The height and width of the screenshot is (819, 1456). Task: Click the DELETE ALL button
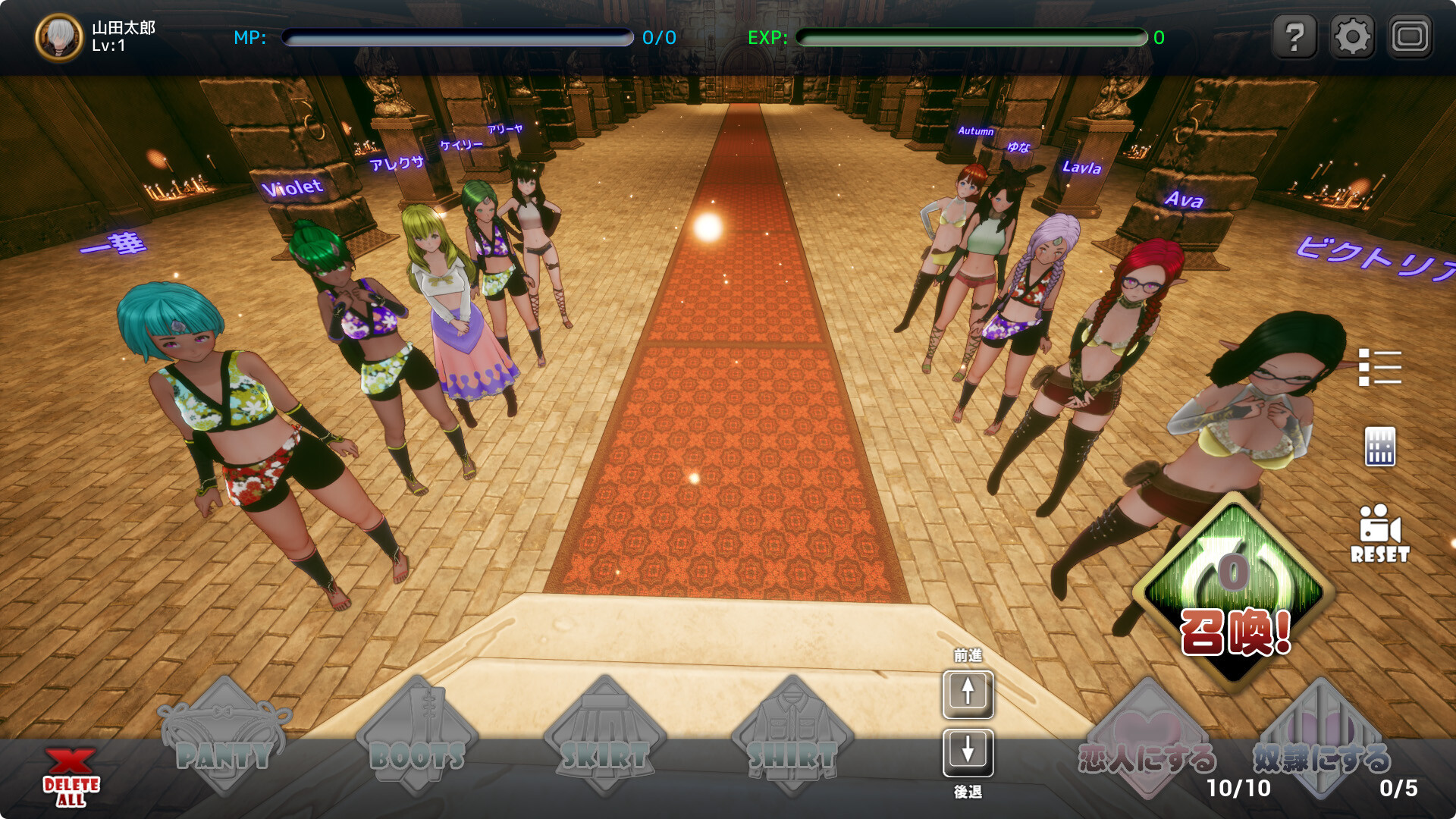[71, 777]
